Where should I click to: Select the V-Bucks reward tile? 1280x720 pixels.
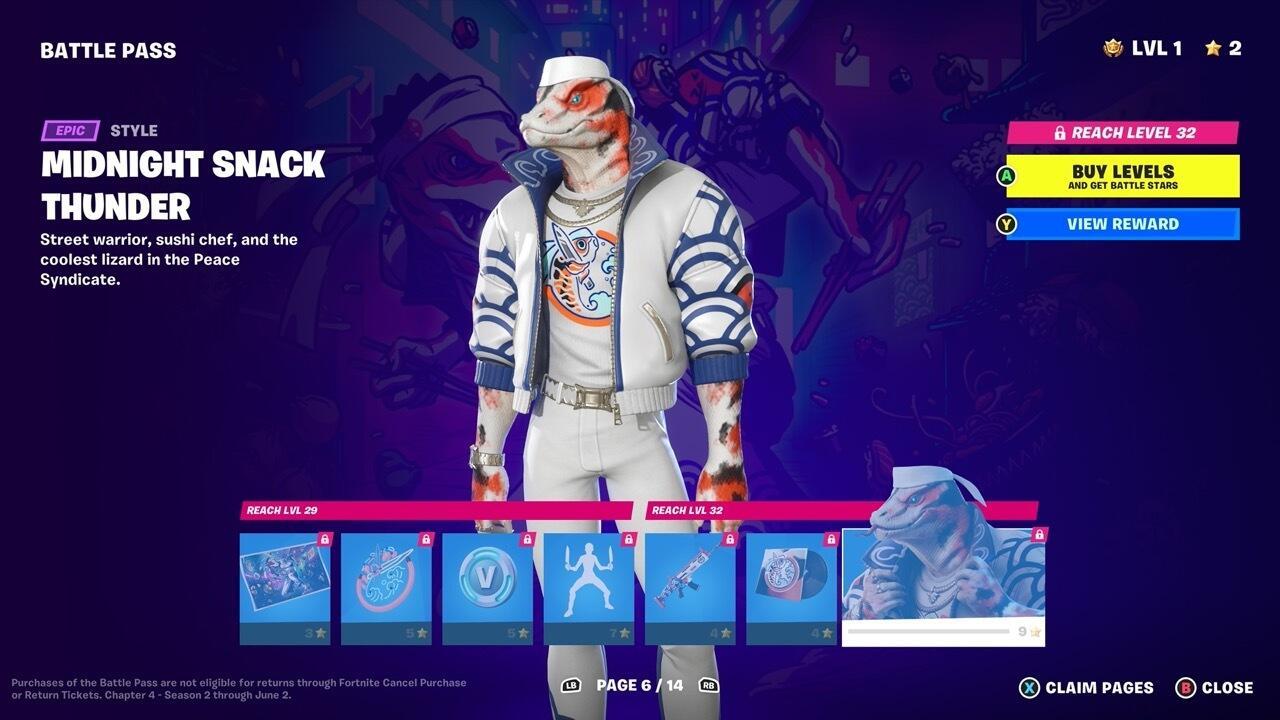[486, 588]
